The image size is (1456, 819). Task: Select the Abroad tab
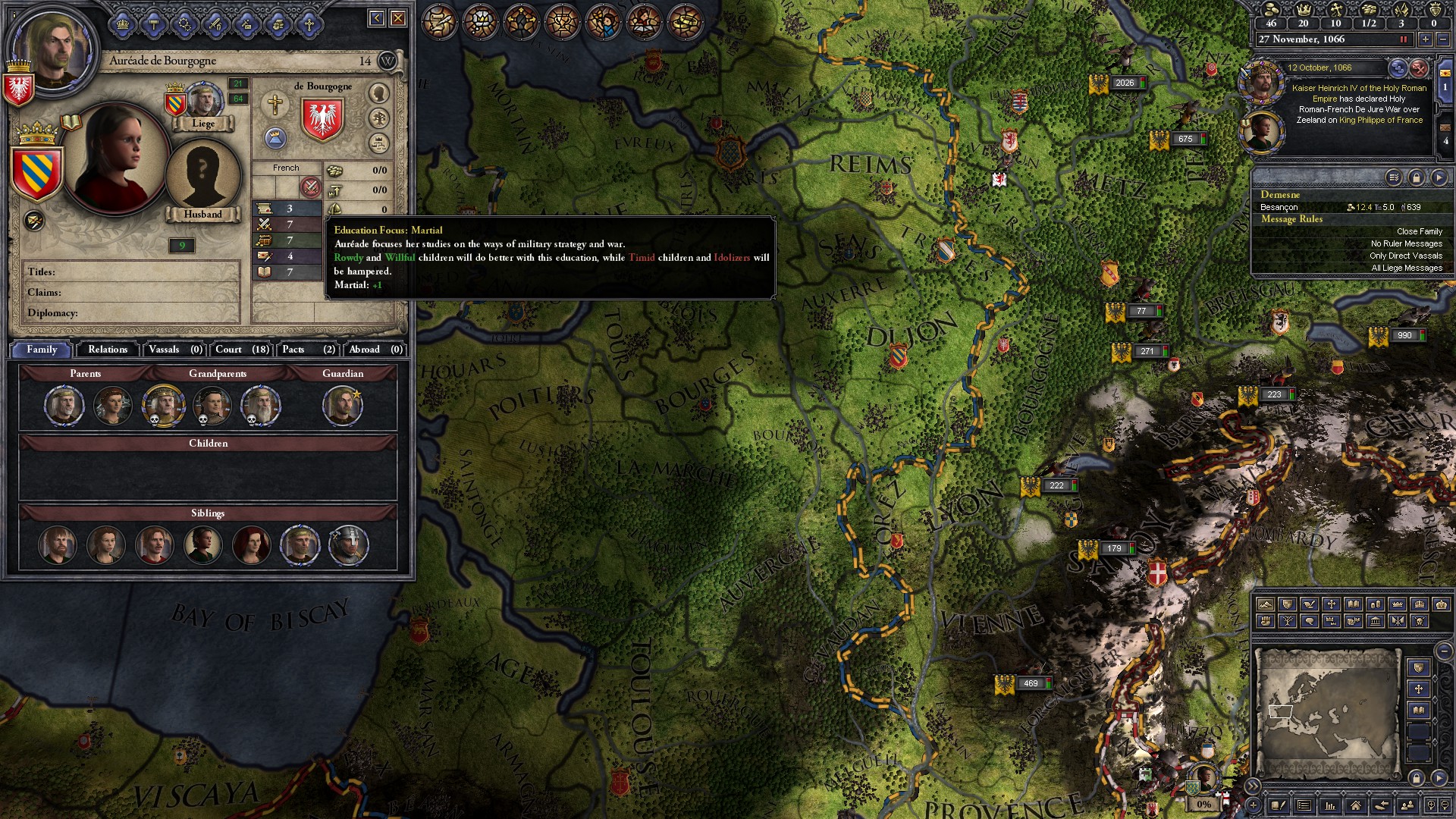[375, 350]
